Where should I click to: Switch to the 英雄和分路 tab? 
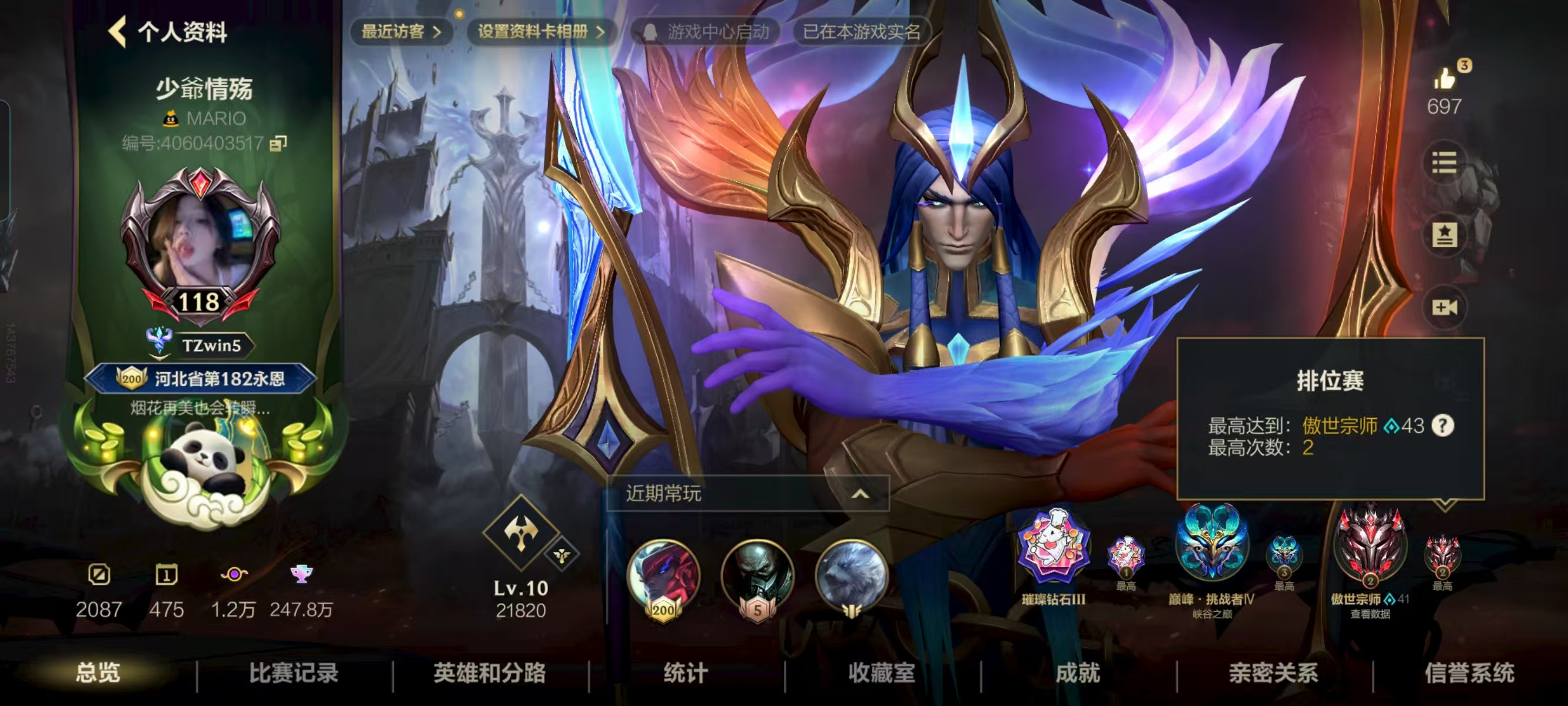point(489,673)
